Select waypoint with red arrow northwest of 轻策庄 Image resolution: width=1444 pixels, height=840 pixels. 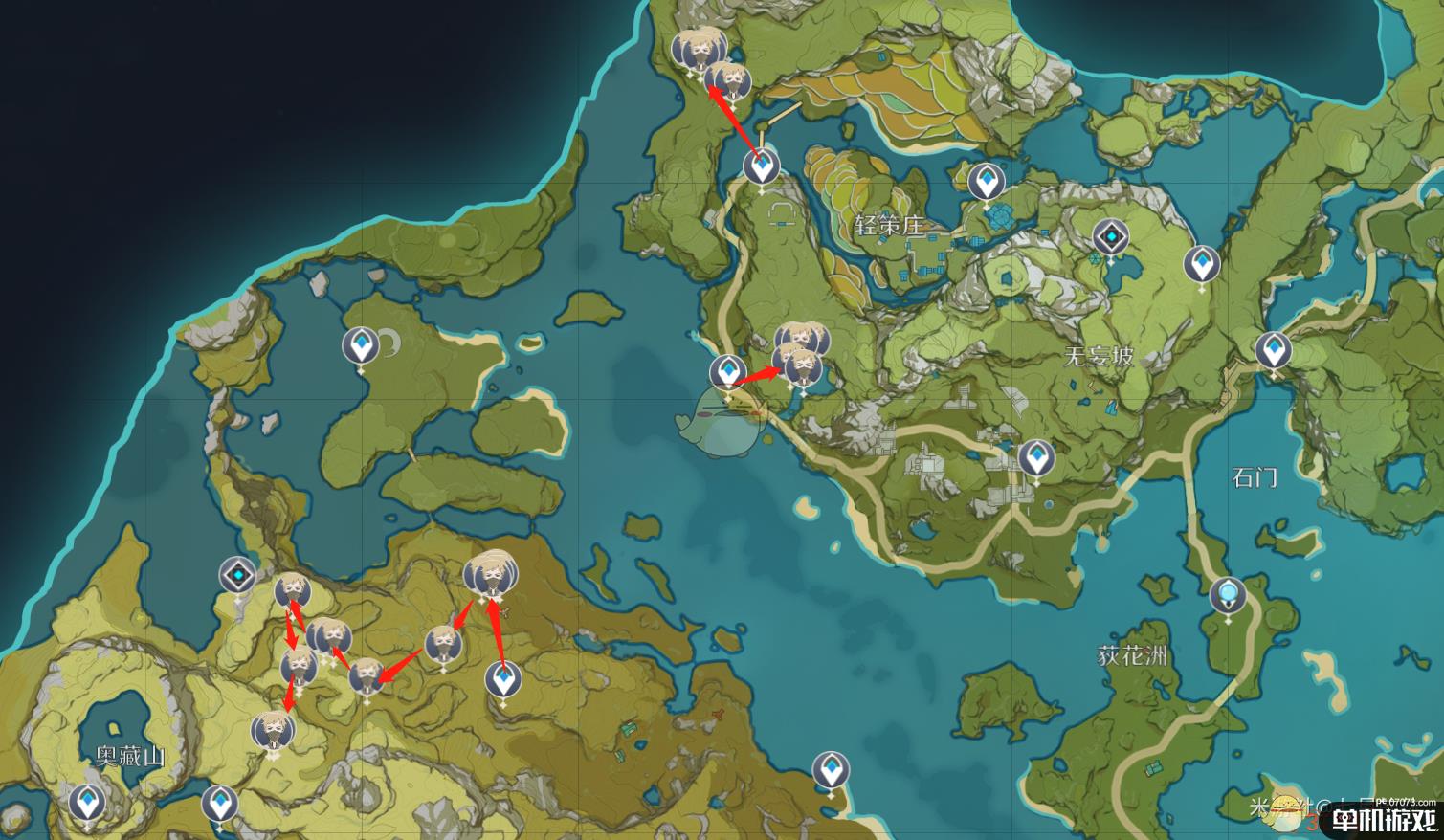point(762,168)
